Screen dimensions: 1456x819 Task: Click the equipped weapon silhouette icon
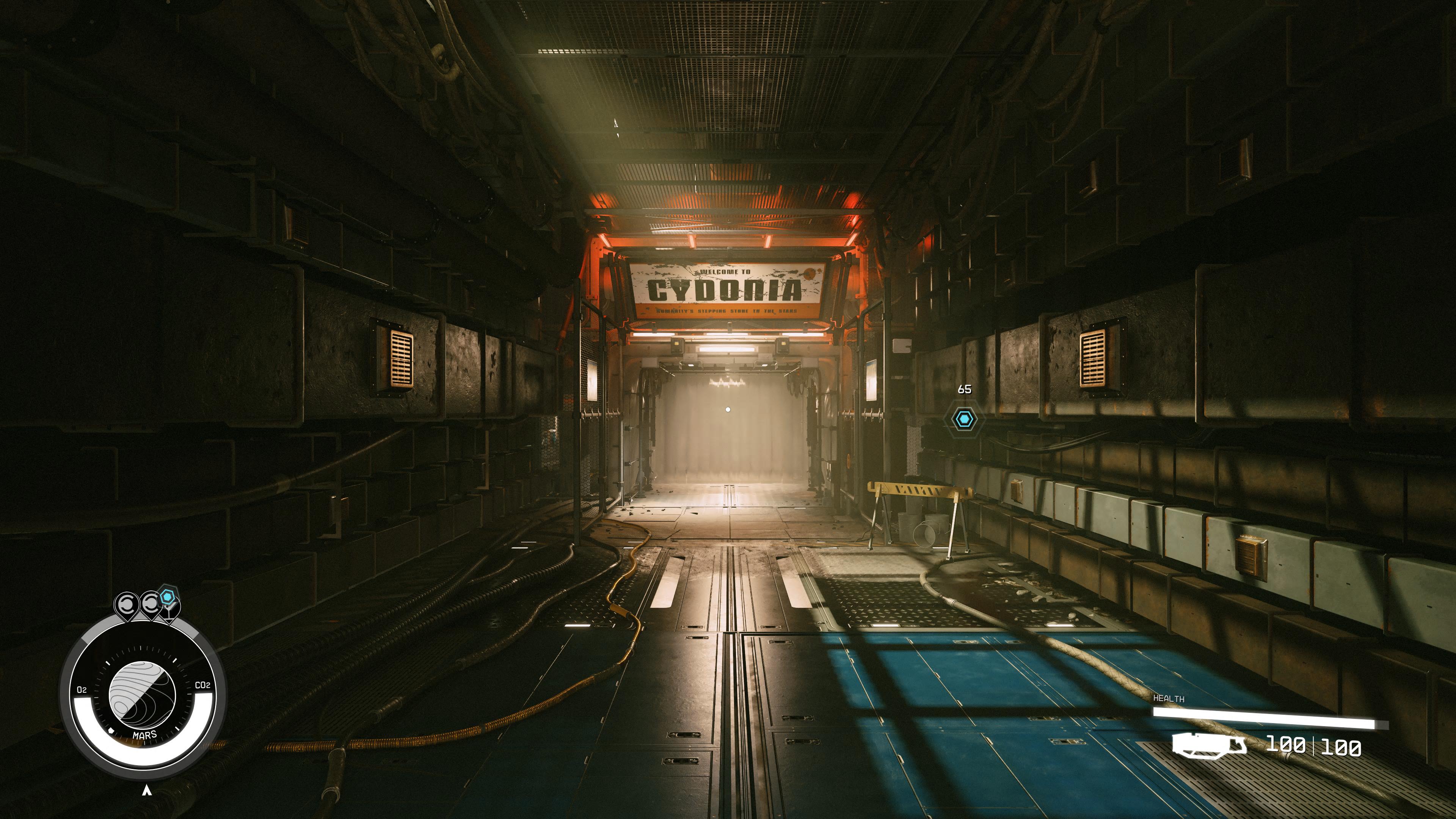pos(1208,744)
